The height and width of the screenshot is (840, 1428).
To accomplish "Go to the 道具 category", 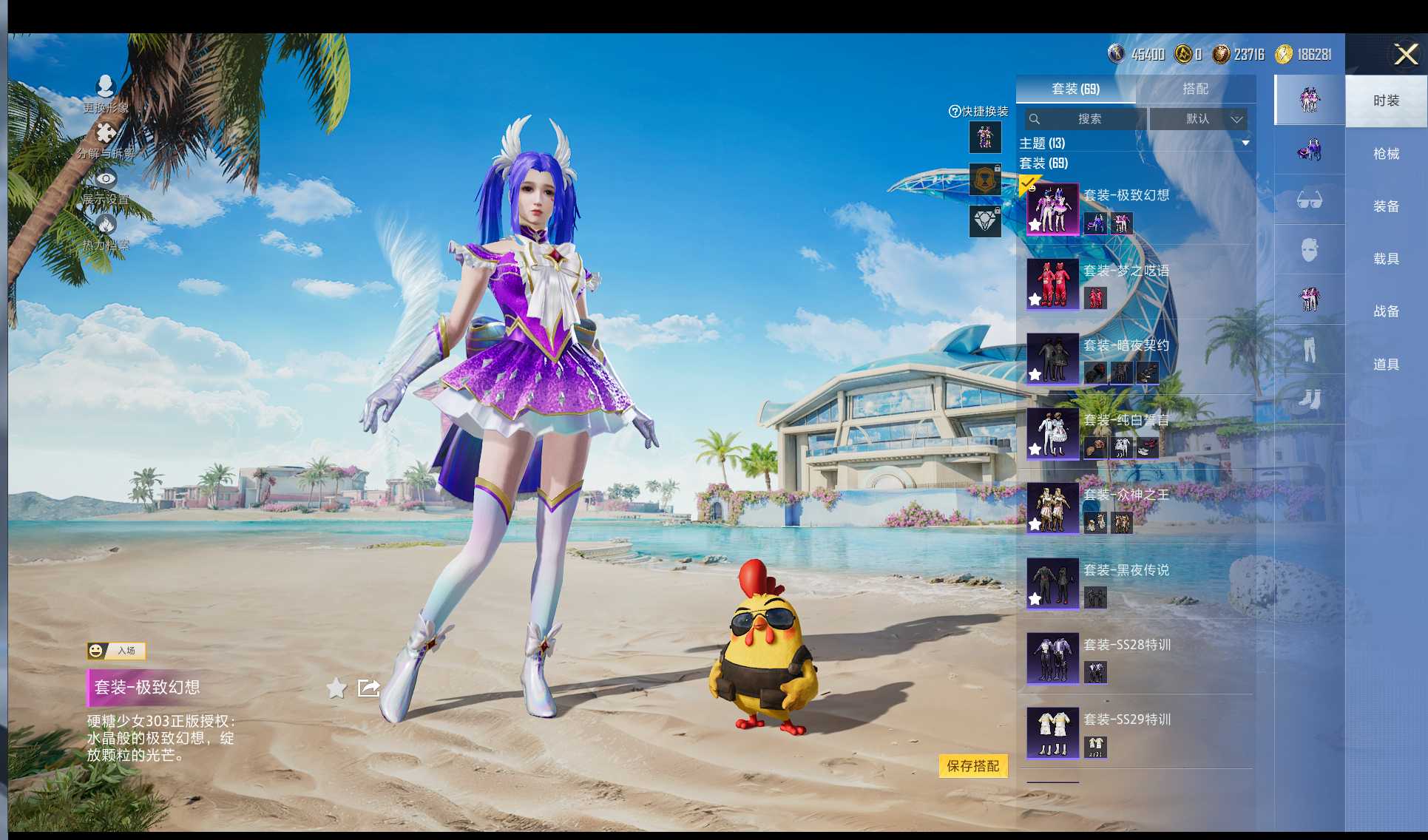I will point(1386,365).
